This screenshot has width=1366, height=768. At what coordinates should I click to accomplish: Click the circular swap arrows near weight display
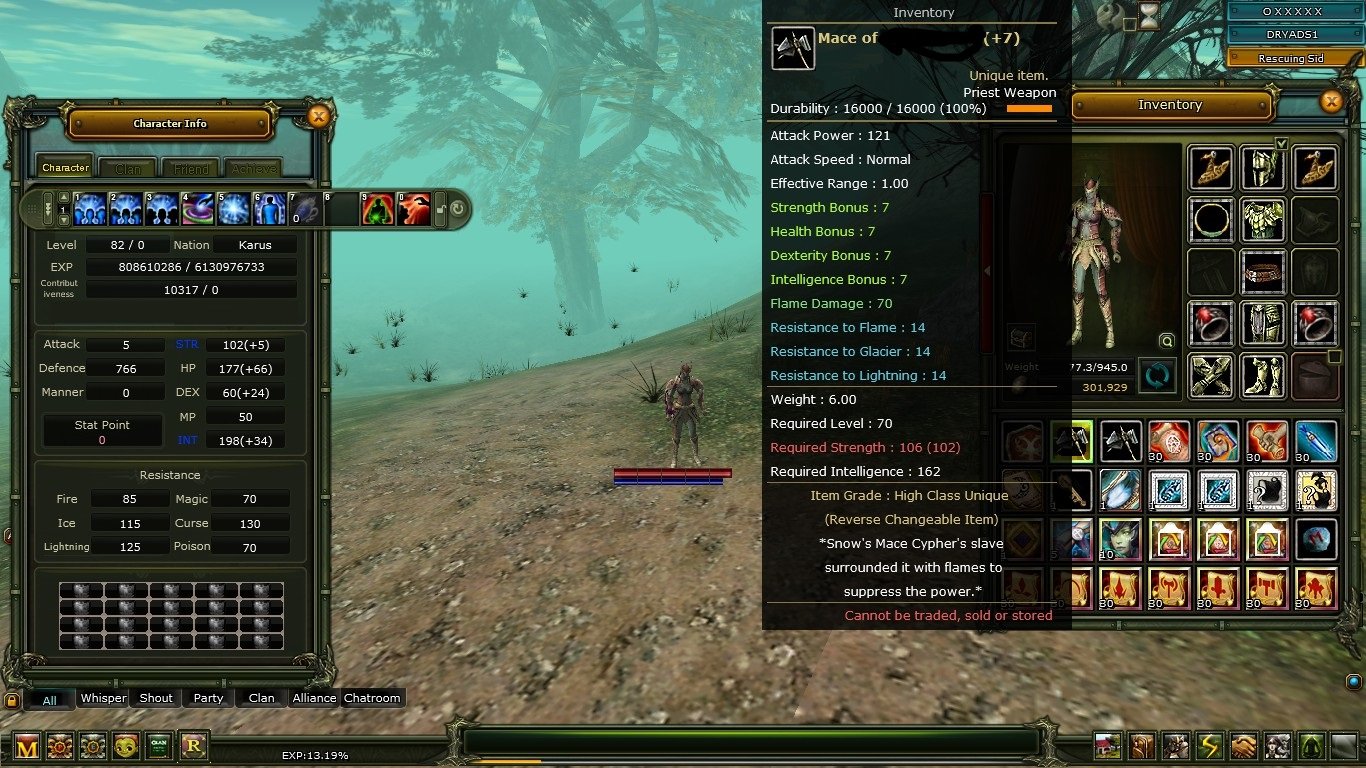[1157, 375]
